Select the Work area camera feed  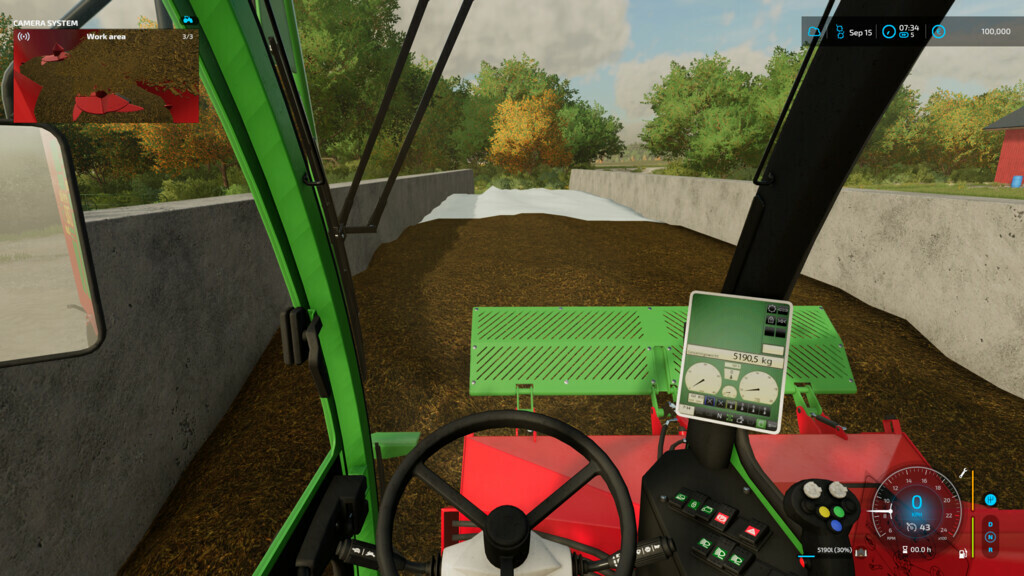coord(106,81)
